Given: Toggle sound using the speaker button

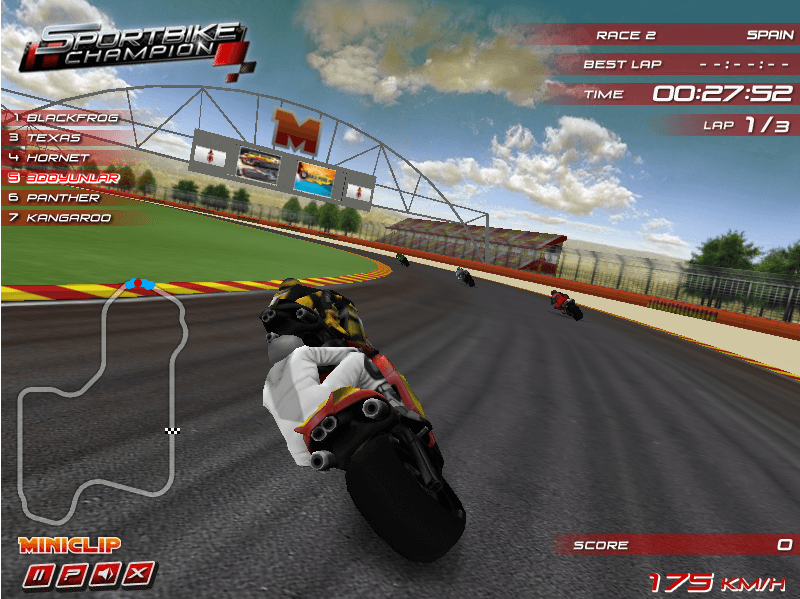Looking at the screenshot, I should tap(107, 574).
